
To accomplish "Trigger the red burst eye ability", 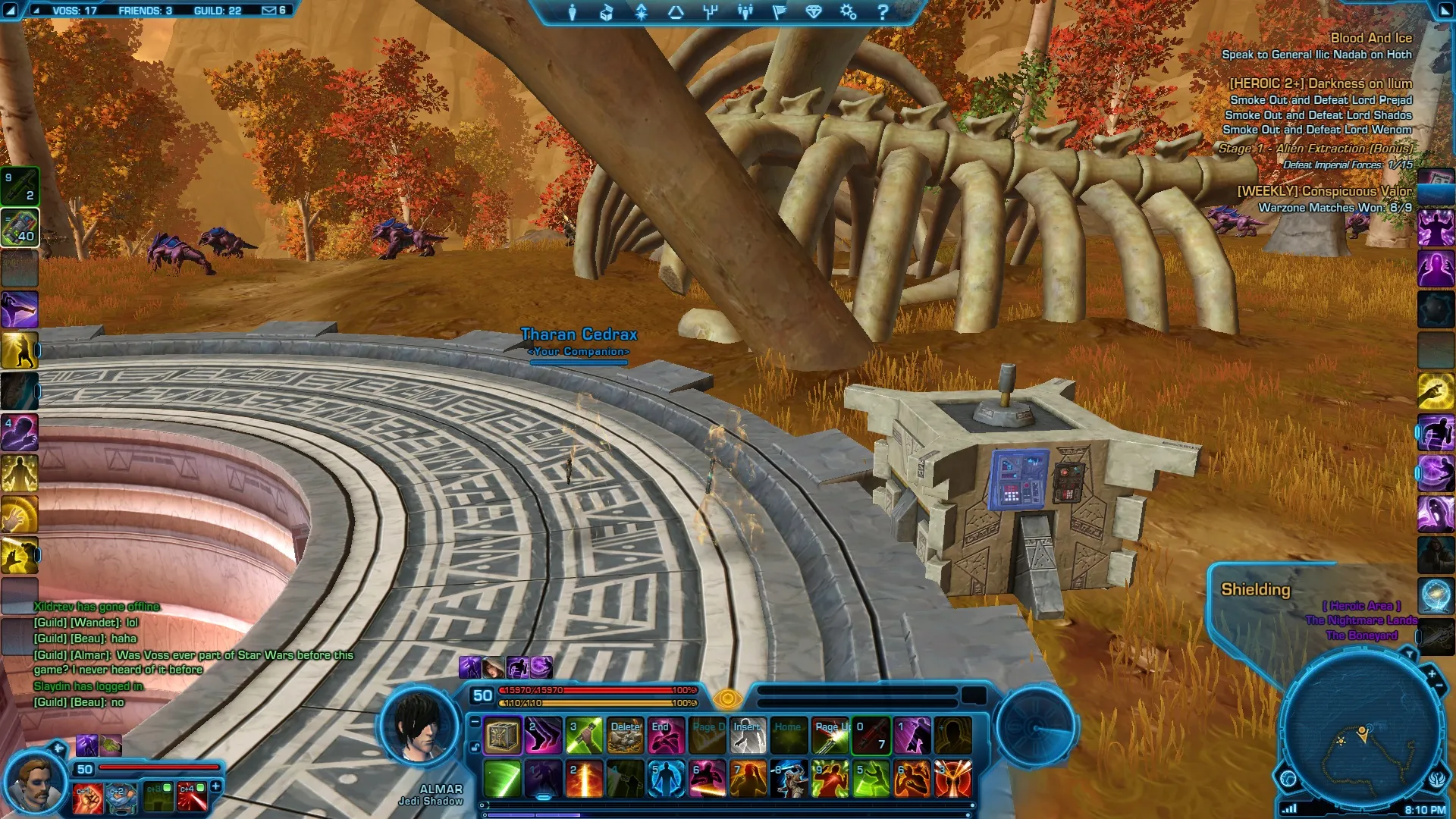I will 953,780.
